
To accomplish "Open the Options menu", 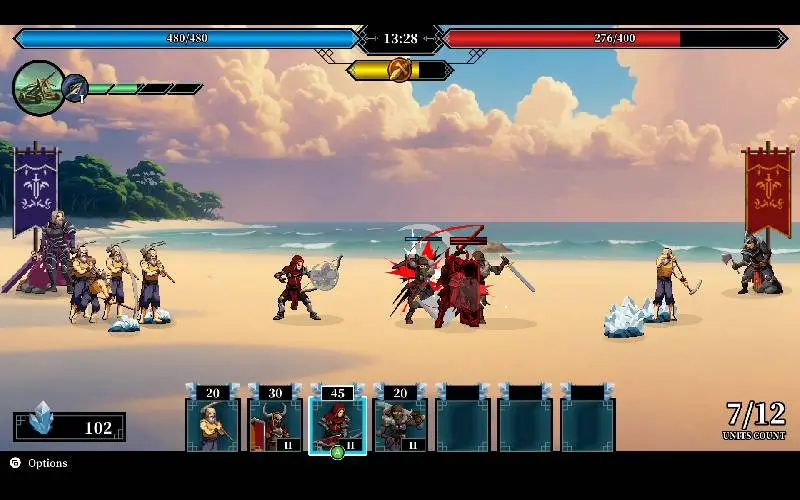I will coord(39,463).
